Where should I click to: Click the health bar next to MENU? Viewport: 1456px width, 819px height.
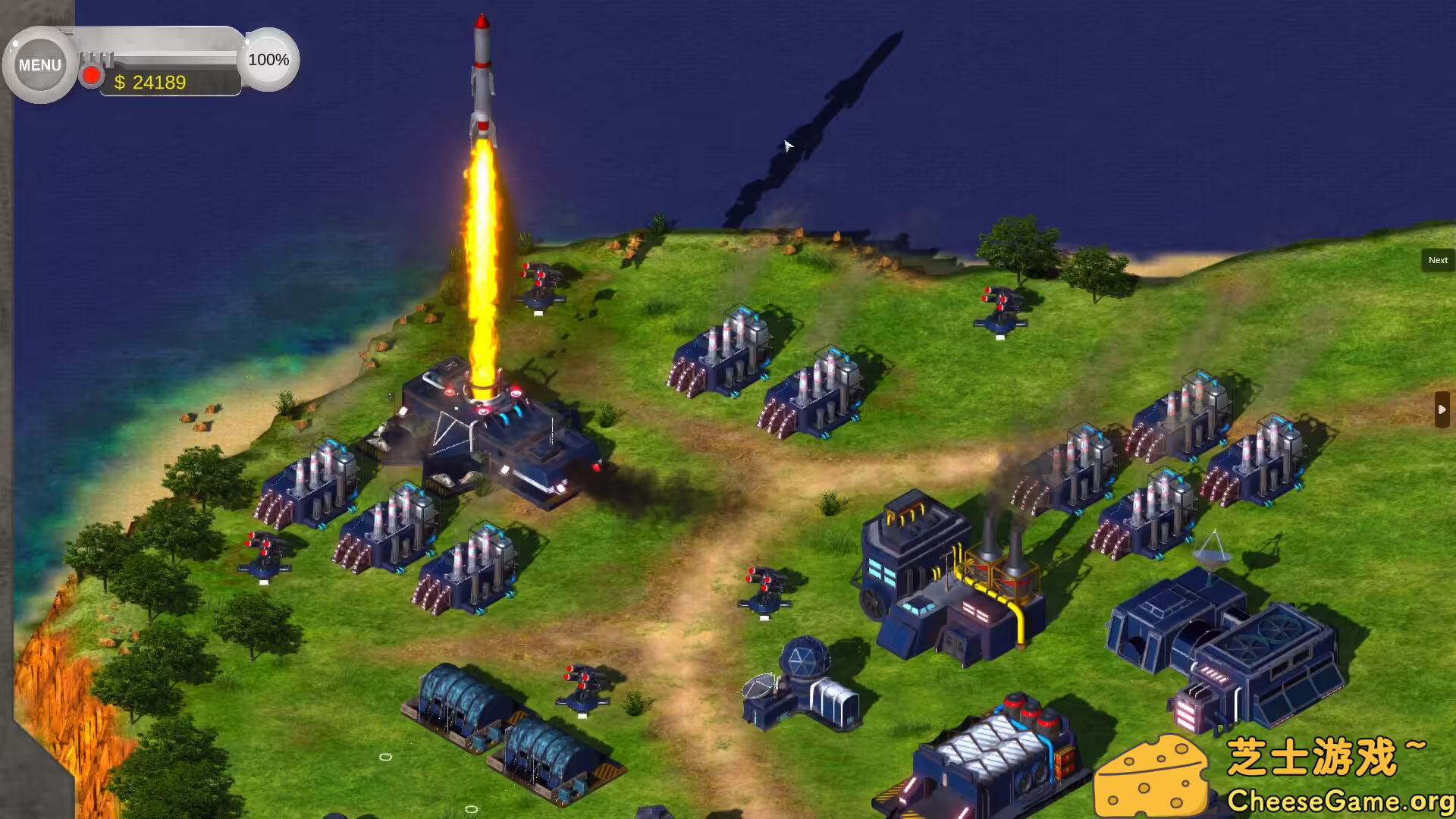pos(174,55)
